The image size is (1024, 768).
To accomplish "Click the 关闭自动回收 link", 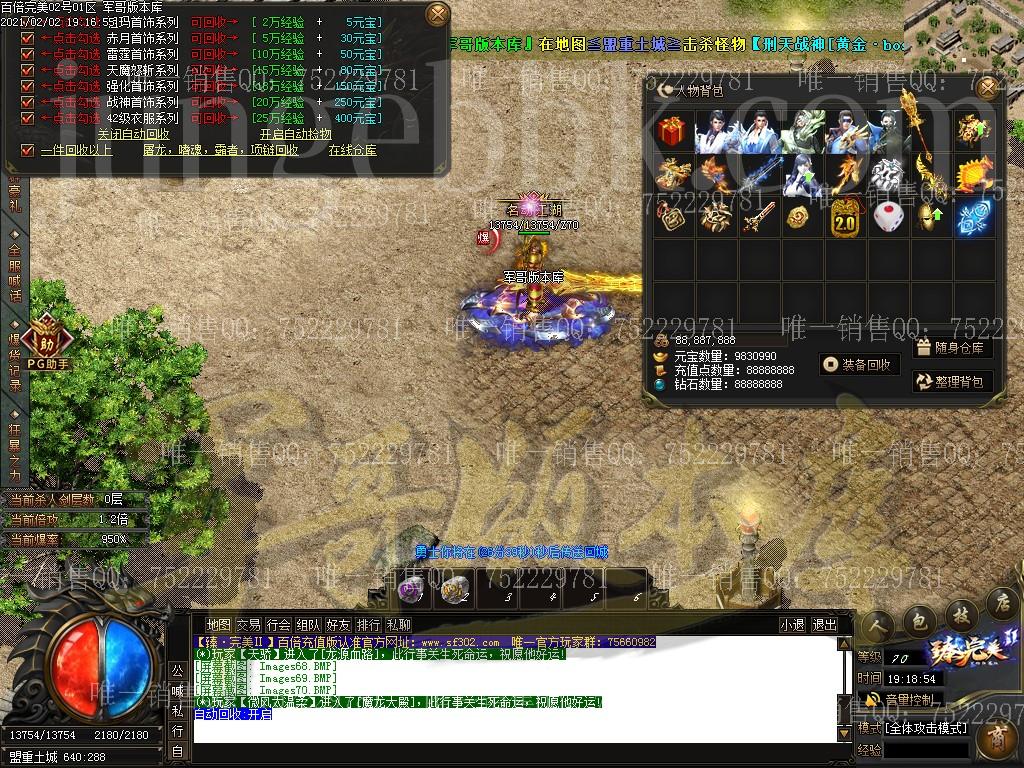I will [133, 134].
